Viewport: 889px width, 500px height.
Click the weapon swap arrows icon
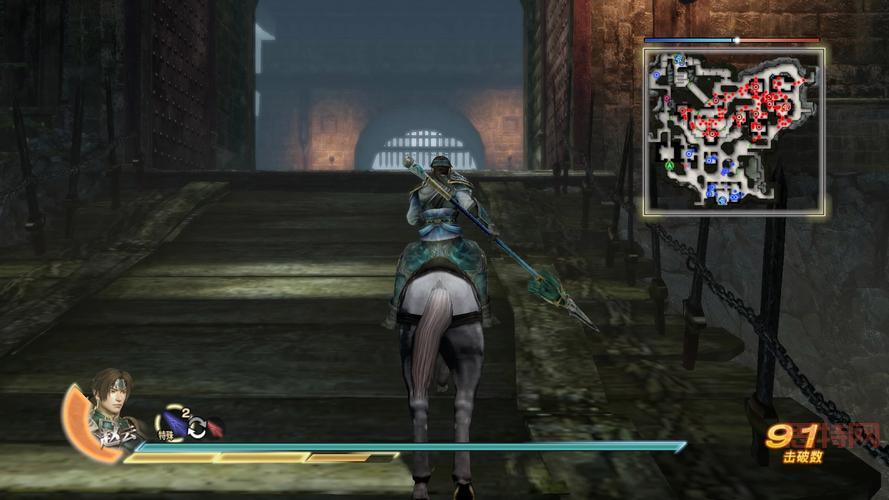pos(196,428)
